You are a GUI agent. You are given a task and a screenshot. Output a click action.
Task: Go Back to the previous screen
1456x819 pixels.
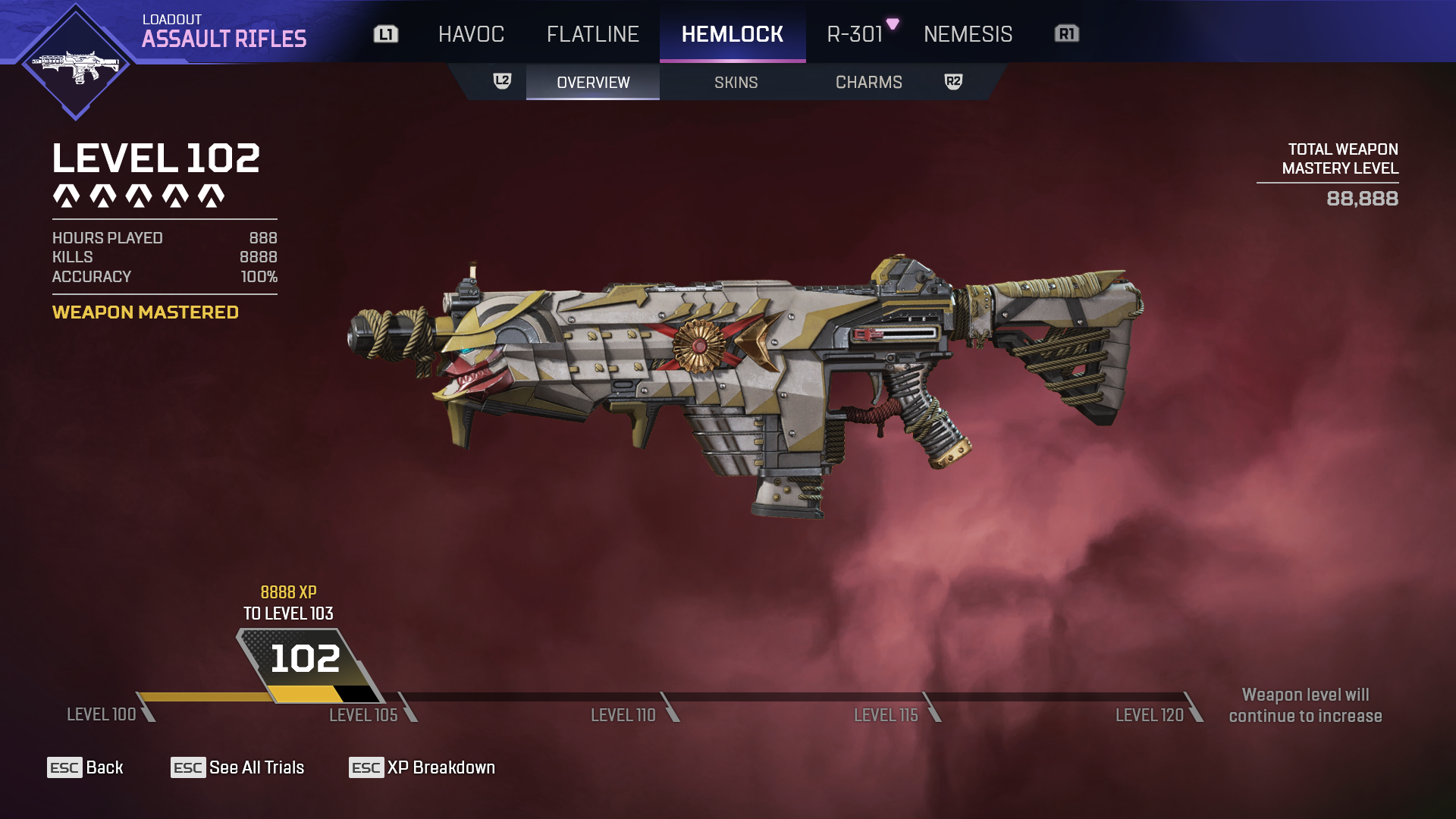pyautogui.click(x=85, y=767)
